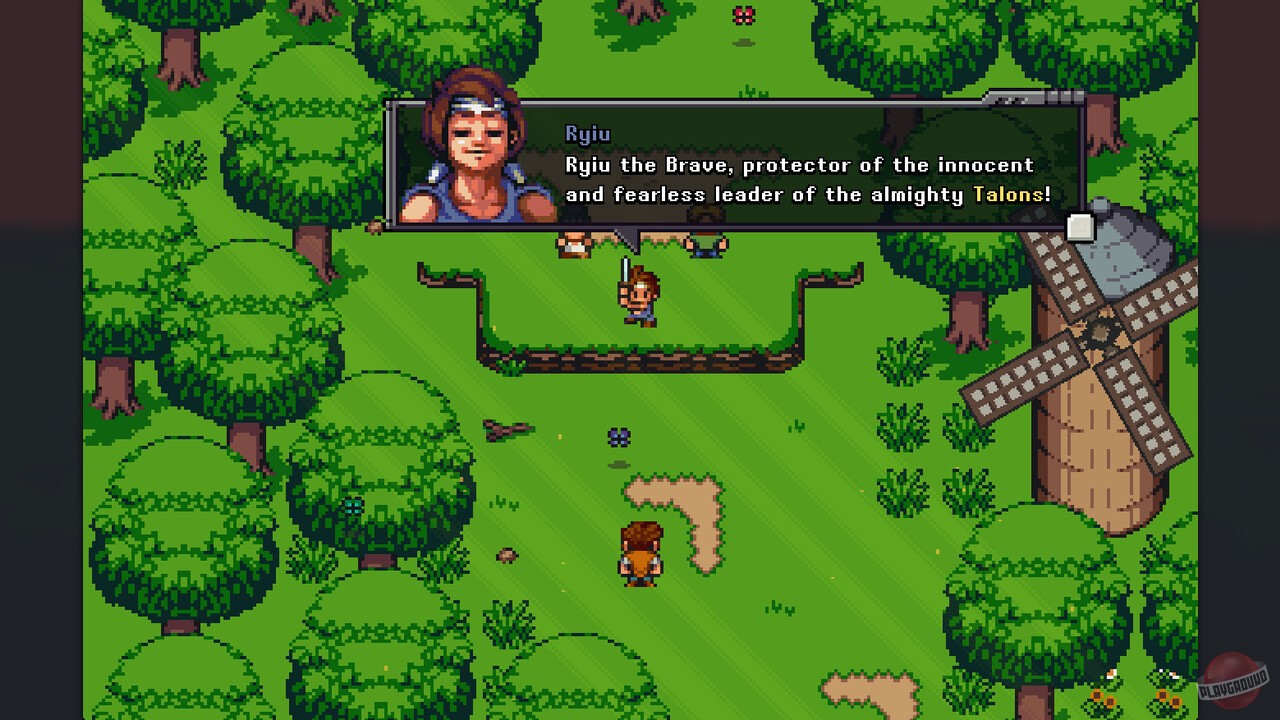This screenshot has width=1280, height=720.
Task: Click Ryiu's name label above the dialogue text
Action: coord(588,132)
